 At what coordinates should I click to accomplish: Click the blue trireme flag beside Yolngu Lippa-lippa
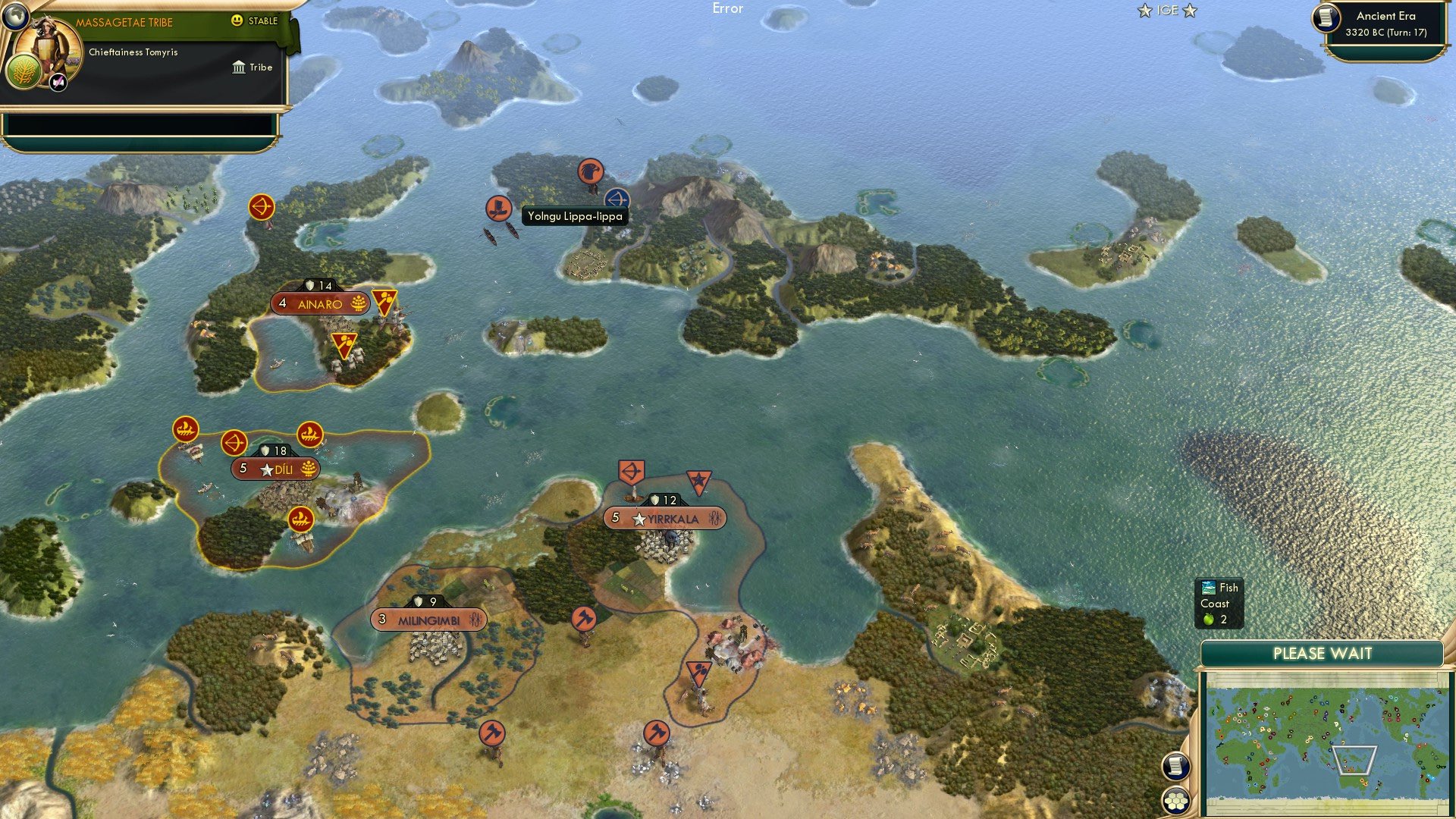[619, 200]
